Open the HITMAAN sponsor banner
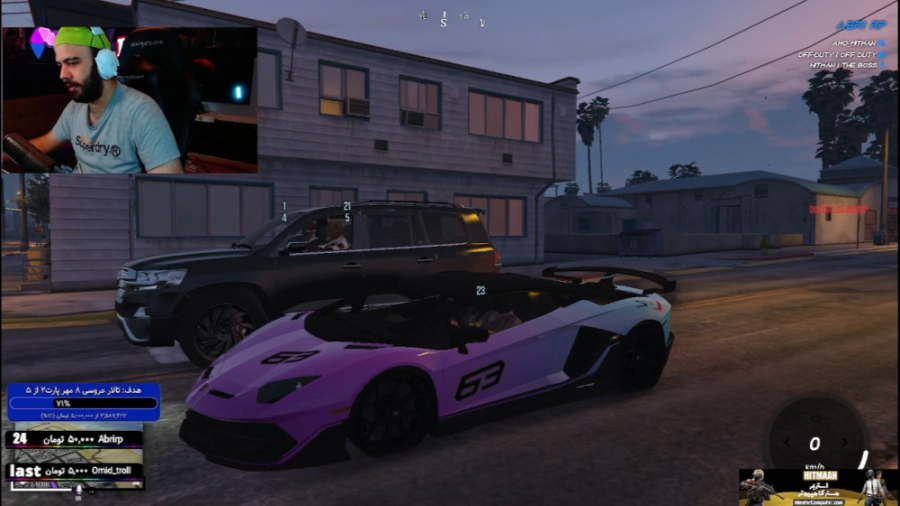Viewport: 900px width, 506px height. pos(817,486)
